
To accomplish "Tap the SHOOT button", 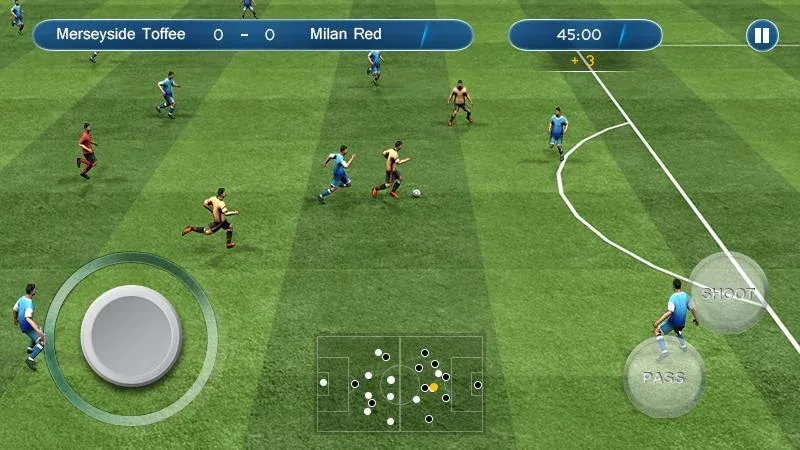I will pyautogui.click(x=728, y=292).
